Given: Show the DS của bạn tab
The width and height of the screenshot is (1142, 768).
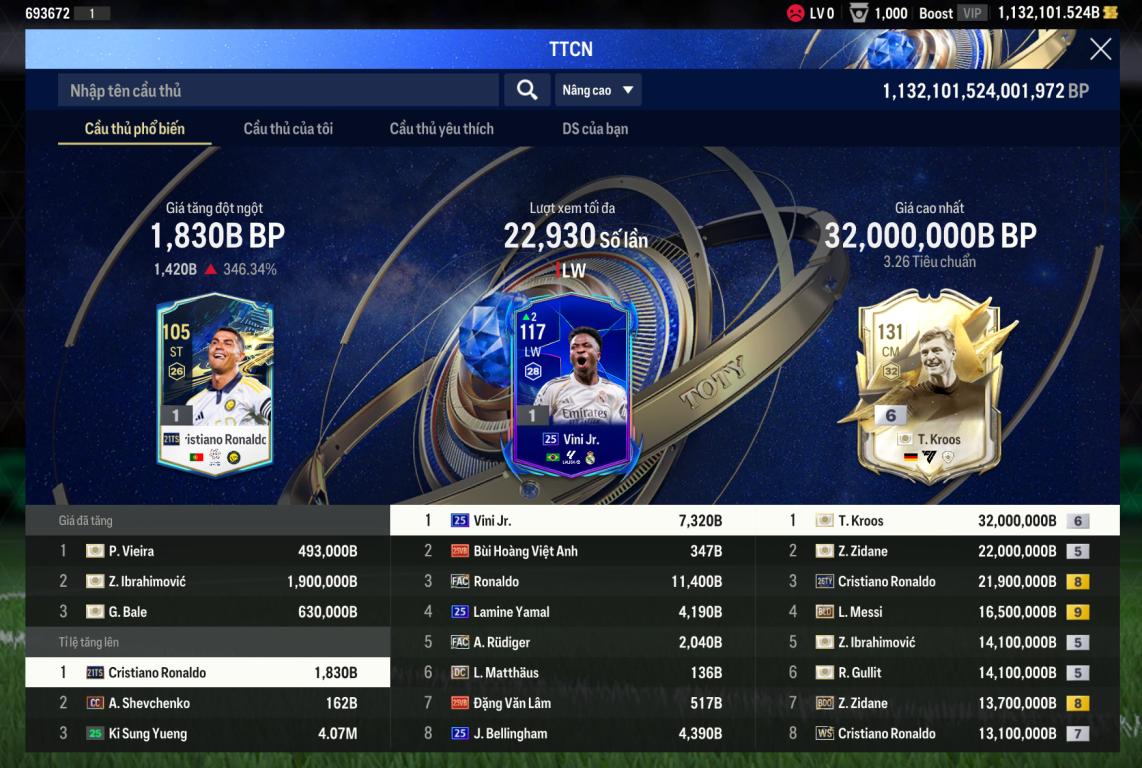Looking at the screenshot, I should coord(595,128).
